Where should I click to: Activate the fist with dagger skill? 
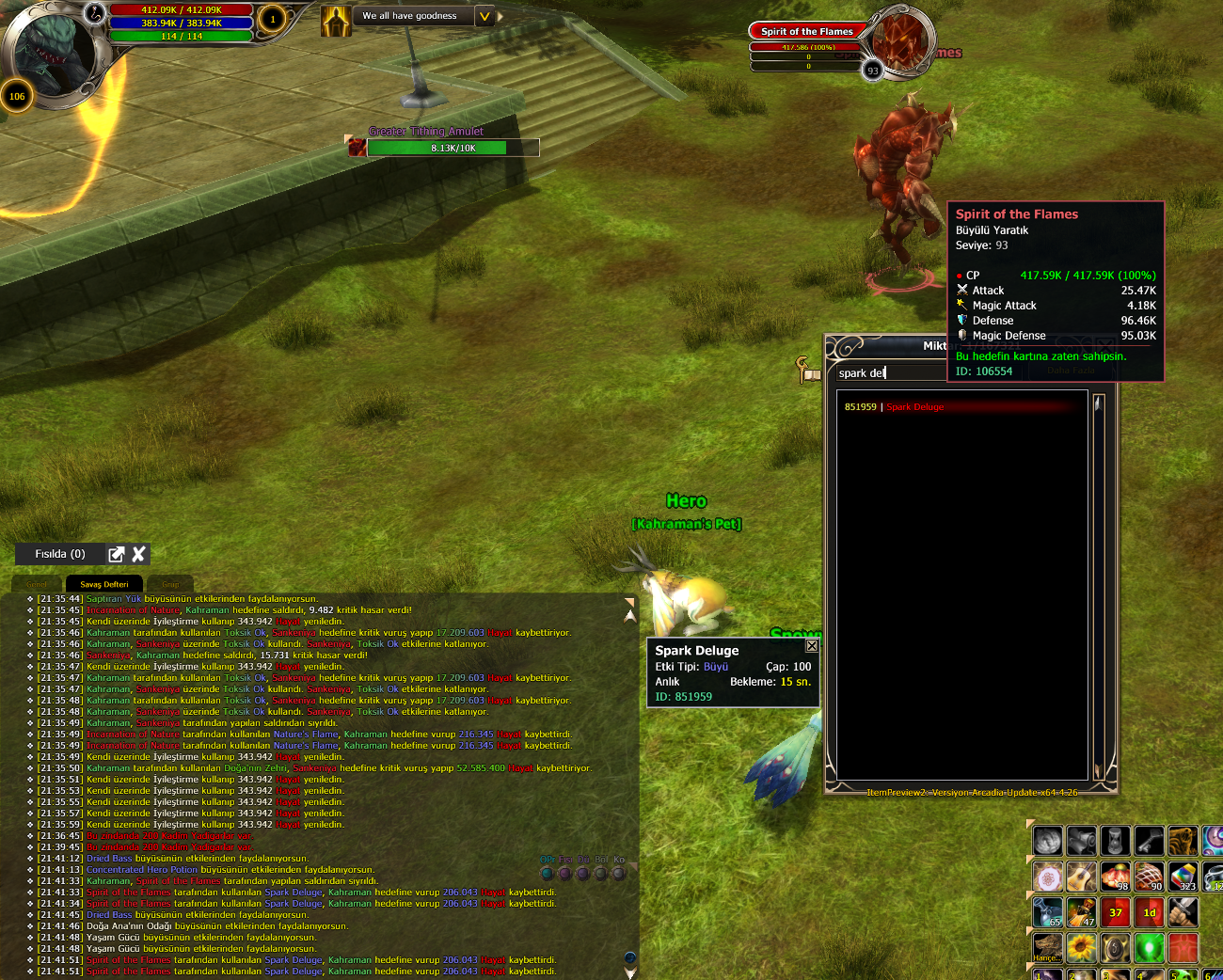coord(1183,911)
